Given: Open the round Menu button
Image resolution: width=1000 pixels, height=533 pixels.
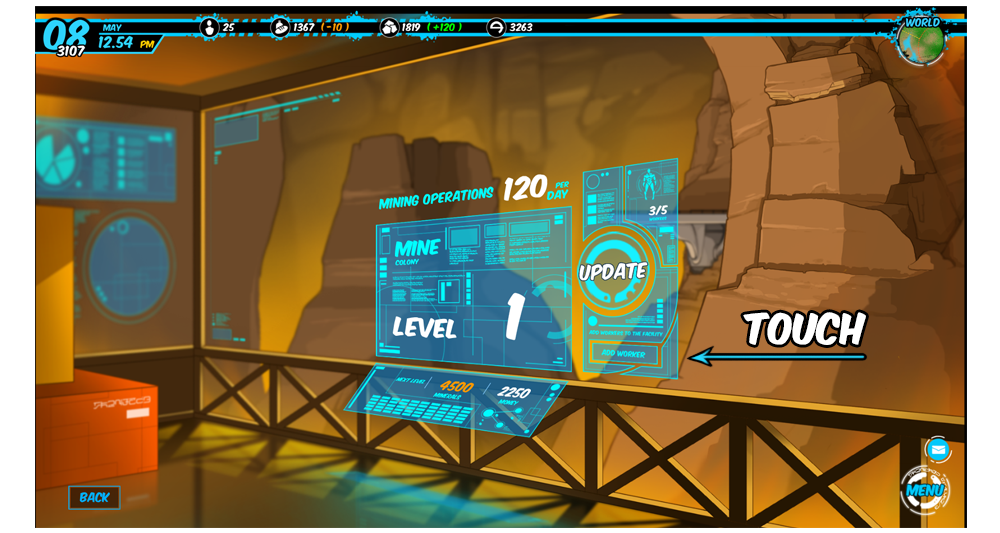Looking at the screenshot, I should pos(924,490).
